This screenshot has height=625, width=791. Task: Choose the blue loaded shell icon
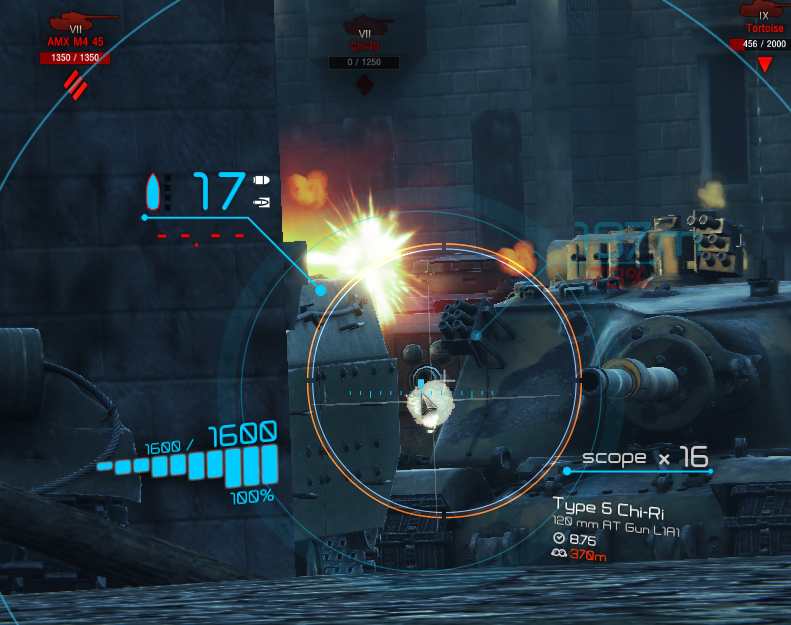153,192
